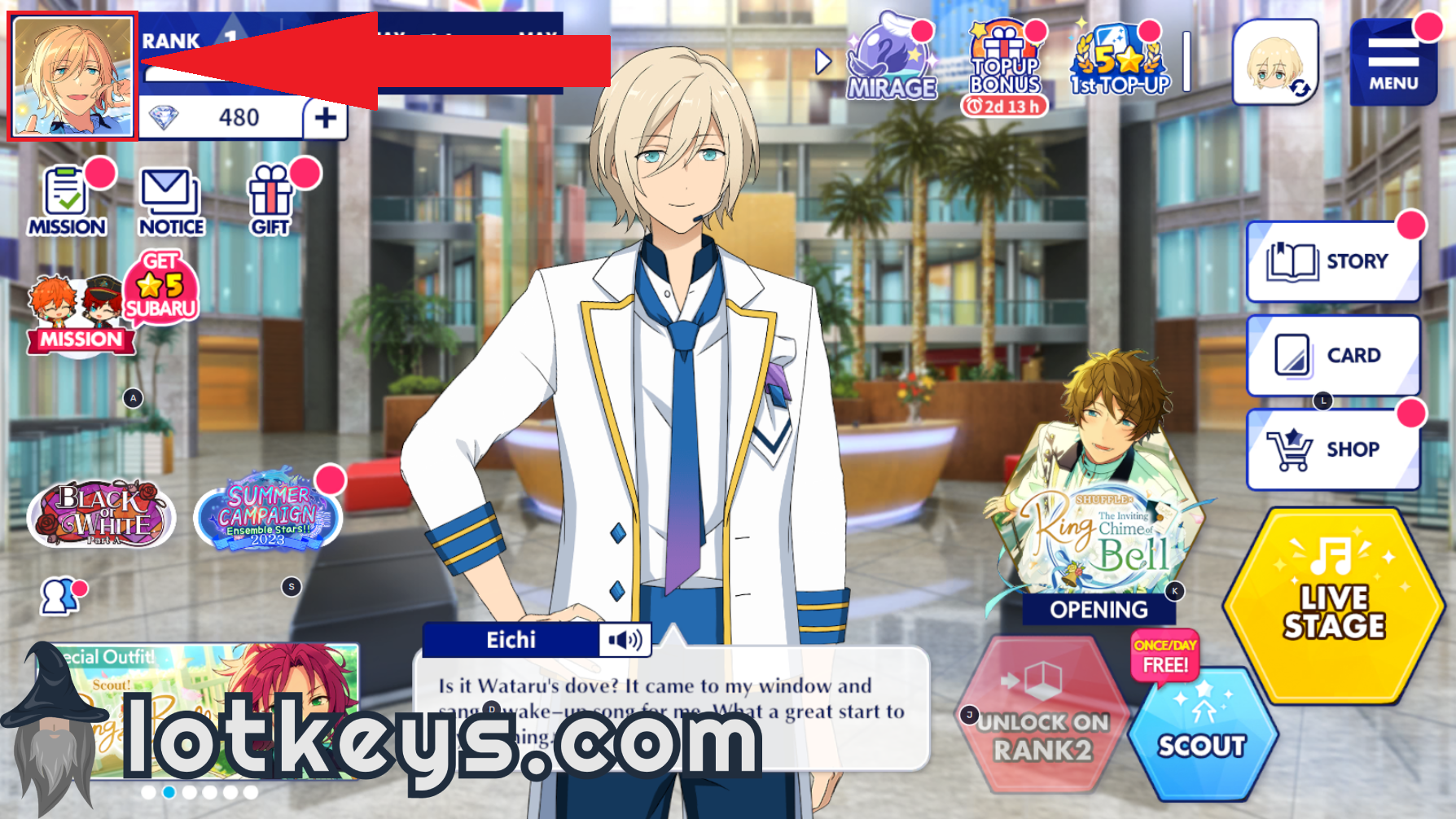Open the main Menu
This screenshot has width=1456, height=819.
coord(1392,64)
